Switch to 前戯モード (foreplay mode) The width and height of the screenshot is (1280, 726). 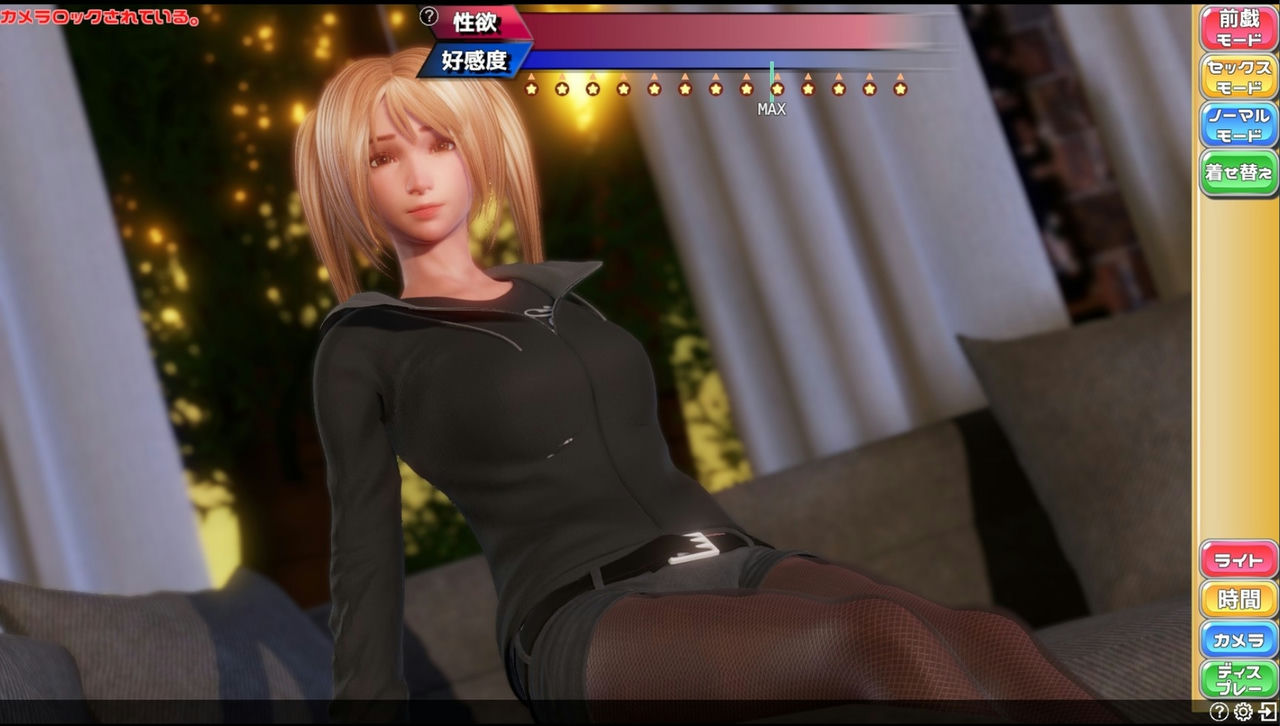coord(1238,27)
